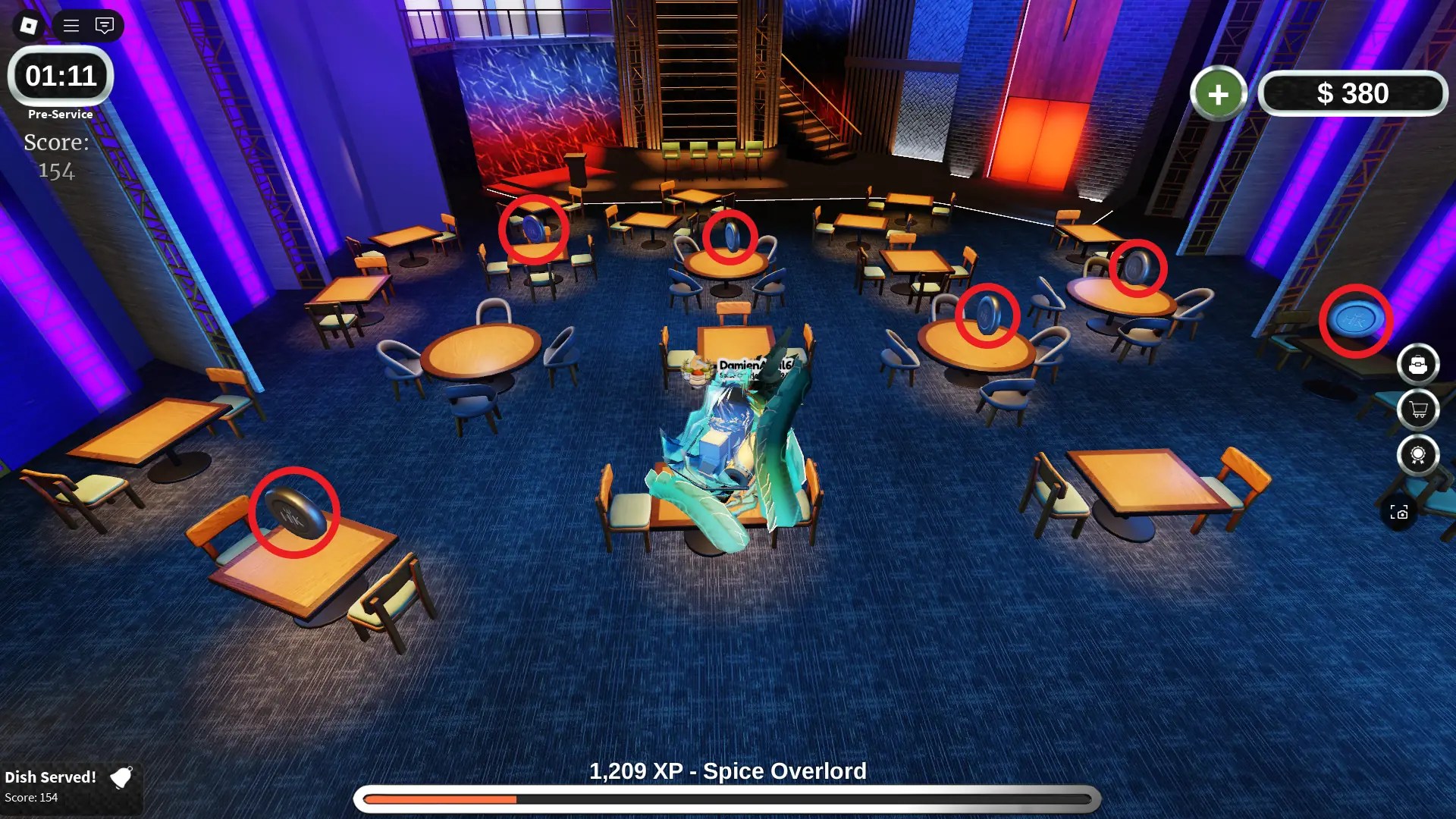This screenshot has width=1456, height=819.
Task: Click the bell icon on Dish Served popup
Action: click(121, 778)
